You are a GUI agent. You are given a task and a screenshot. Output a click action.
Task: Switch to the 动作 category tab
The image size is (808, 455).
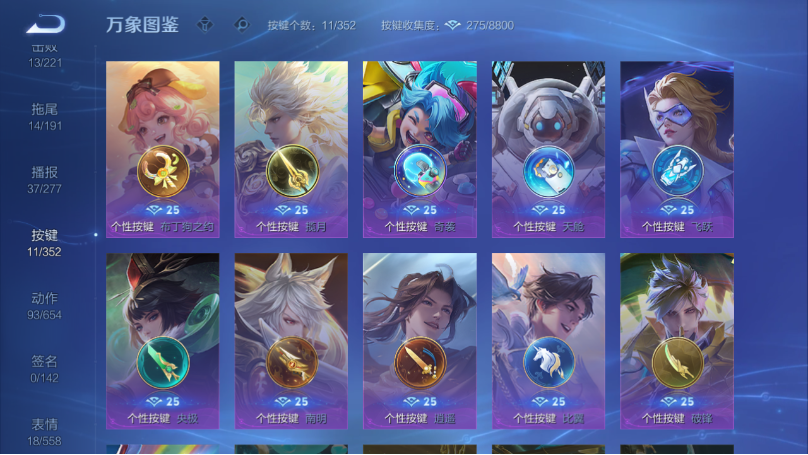tap(45, 305)
